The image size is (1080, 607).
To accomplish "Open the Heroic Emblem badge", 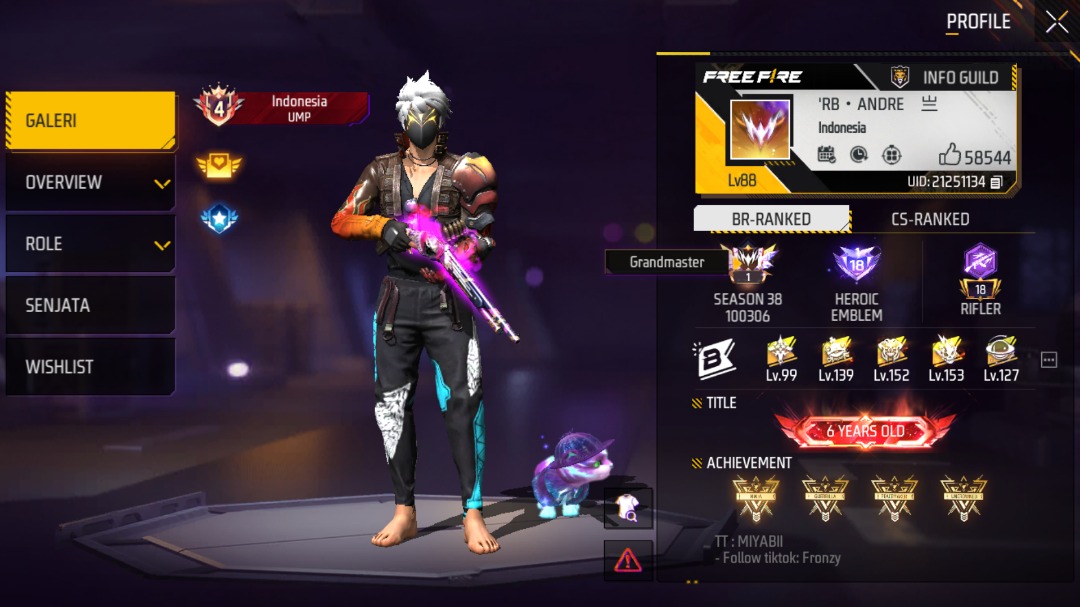I will pos(856,265).
